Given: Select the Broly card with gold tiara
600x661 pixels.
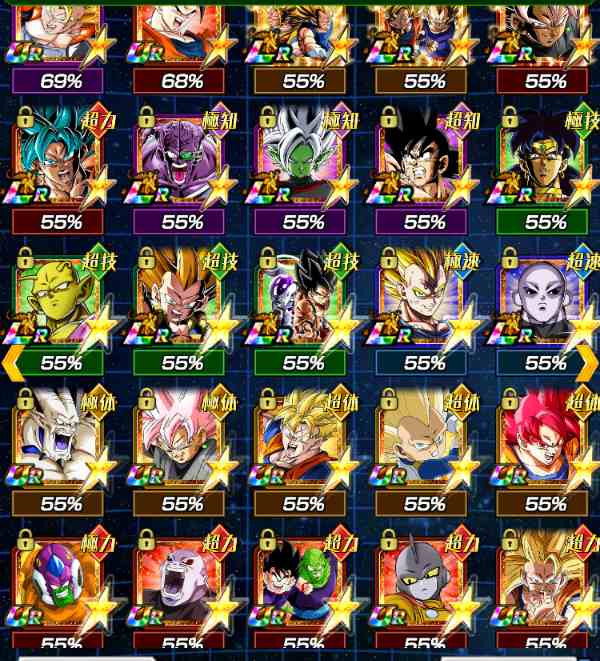Looking at the screenshot, I should (x=545, y=160).
